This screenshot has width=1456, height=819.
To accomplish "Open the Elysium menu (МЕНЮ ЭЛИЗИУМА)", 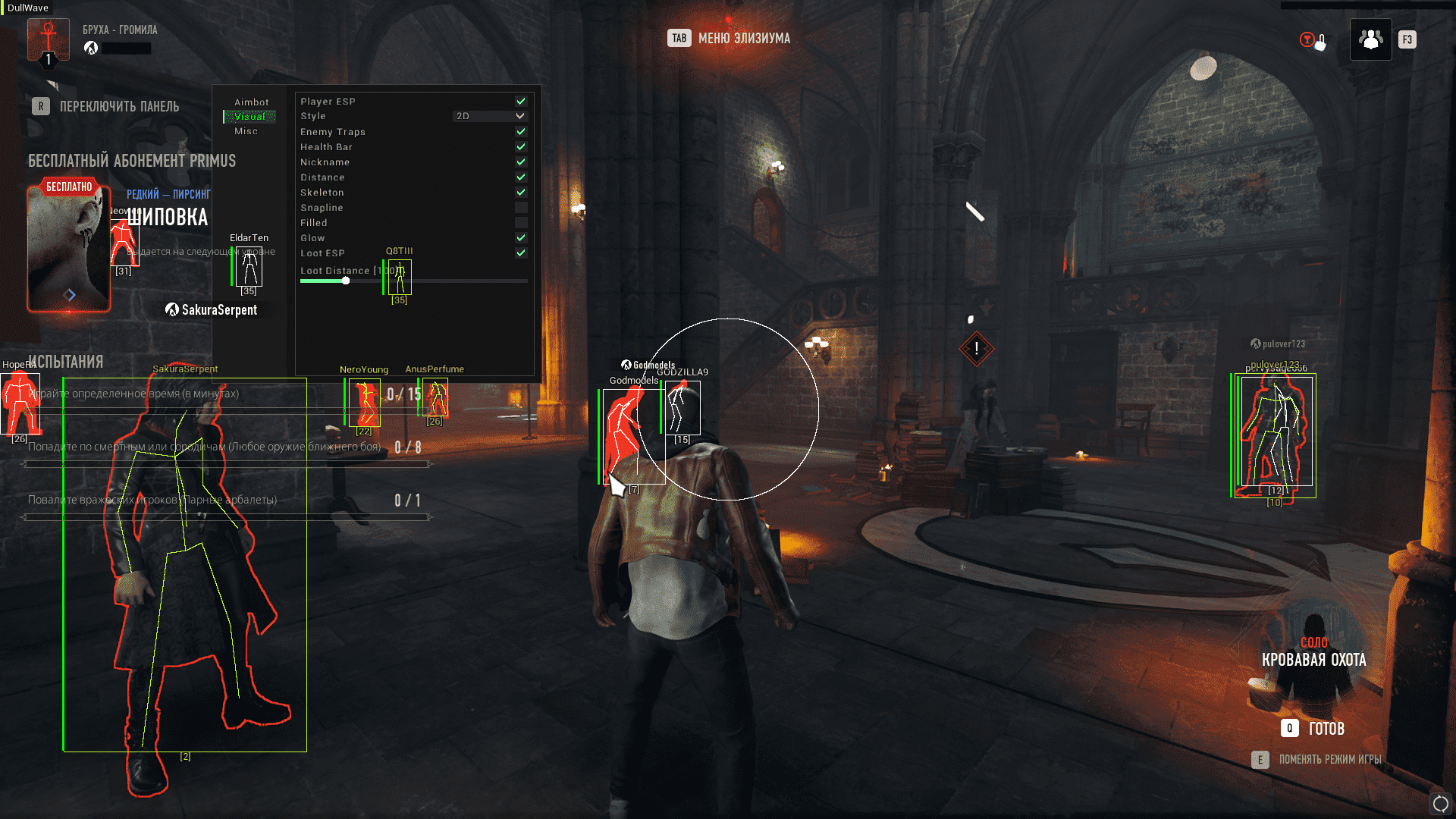I will (729, 39).
